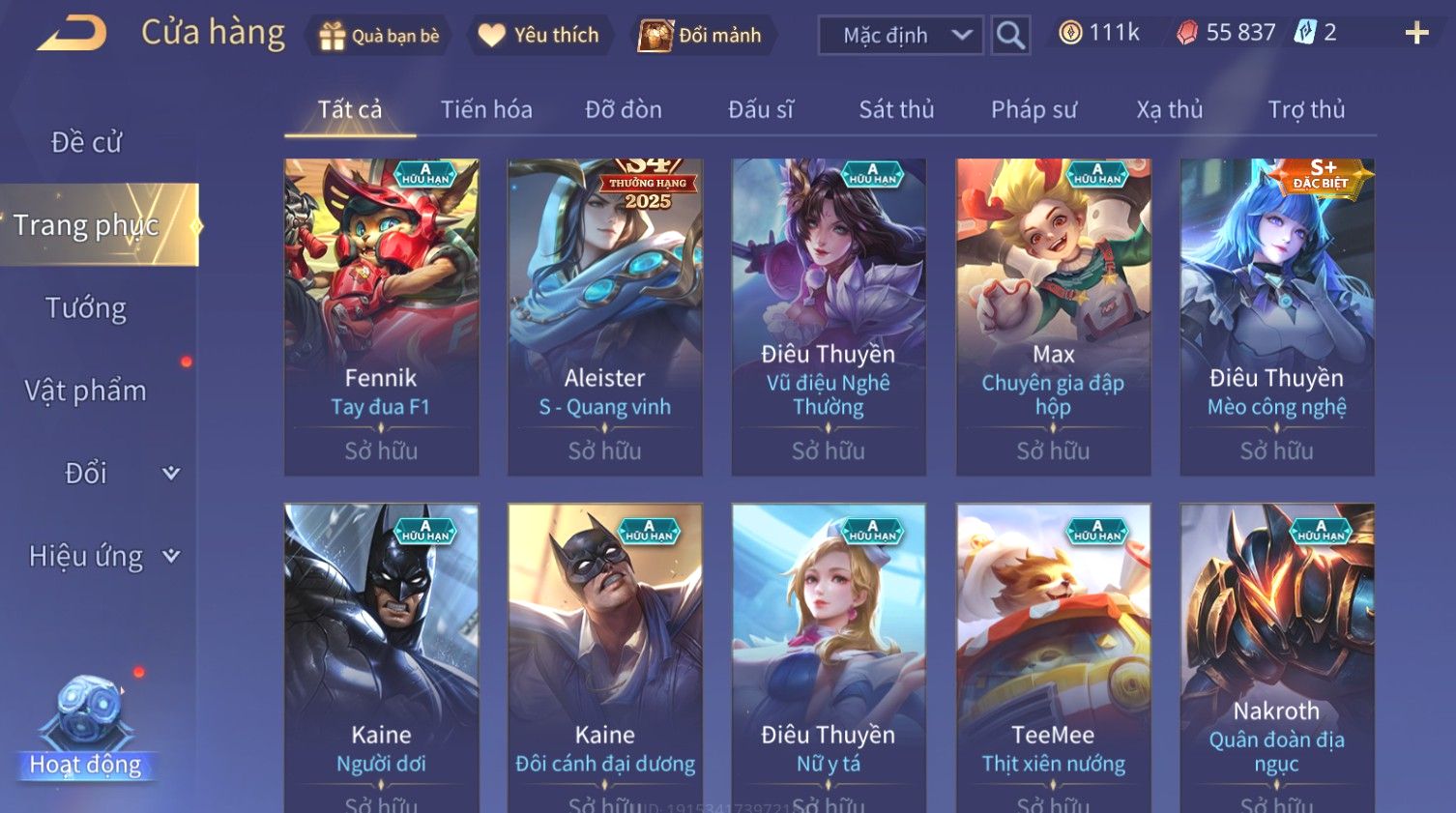The image size is (1456, 813).
Task: Select the Sát thủ category tab
Action: [896, 109]
